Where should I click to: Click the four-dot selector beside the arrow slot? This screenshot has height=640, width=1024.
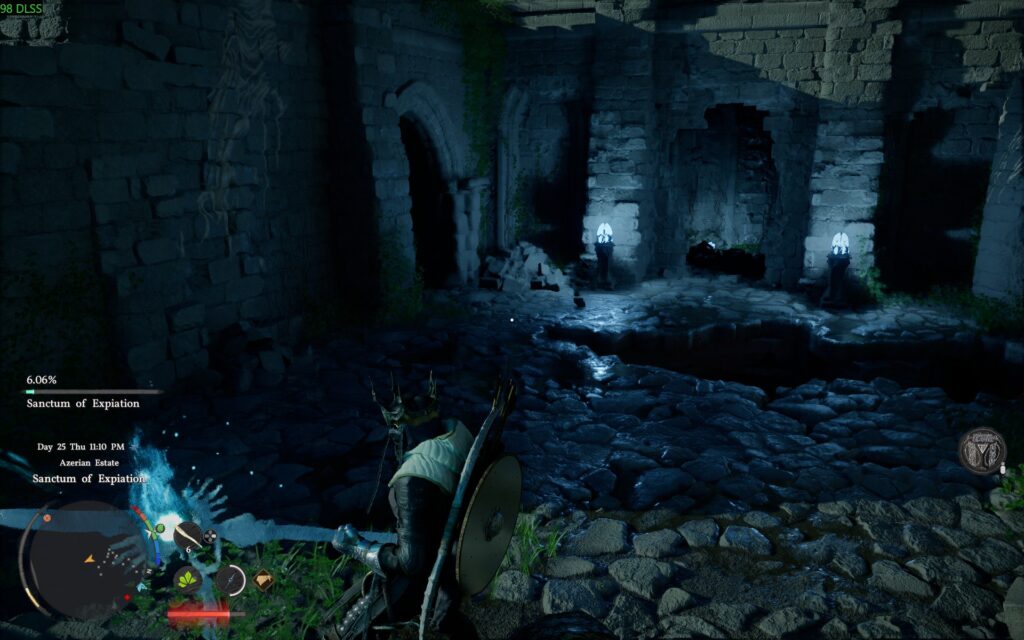coord(210,537)
